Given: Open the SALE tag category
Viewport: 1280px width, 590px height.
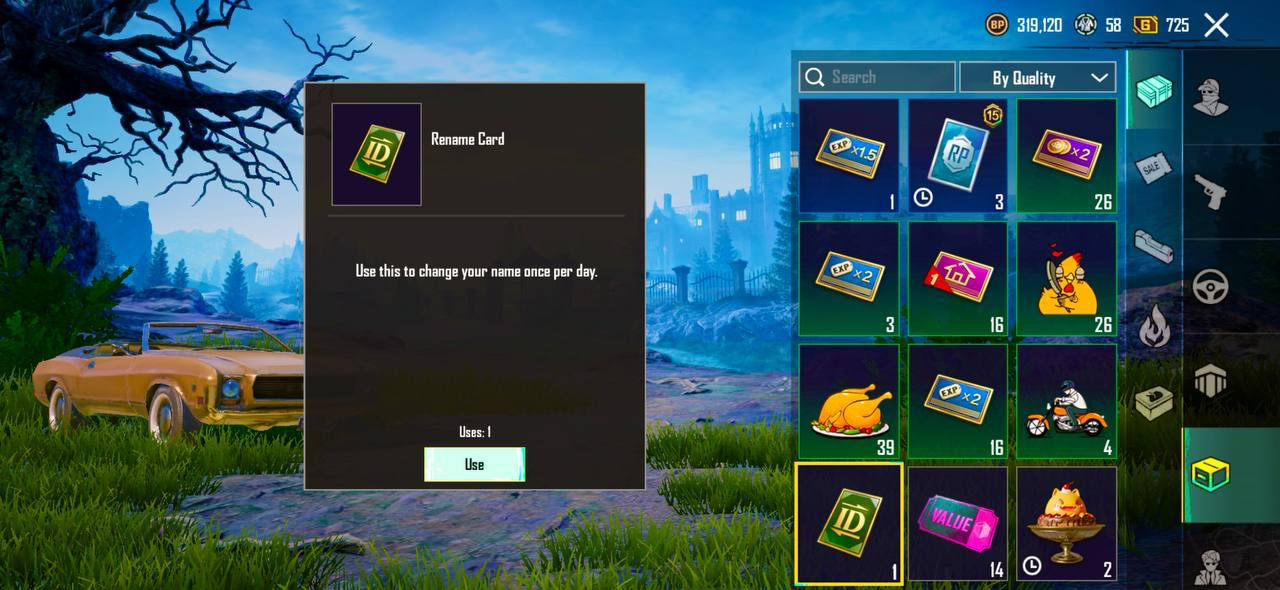Looking at the screenshot, I should (x=1154, y=168).
